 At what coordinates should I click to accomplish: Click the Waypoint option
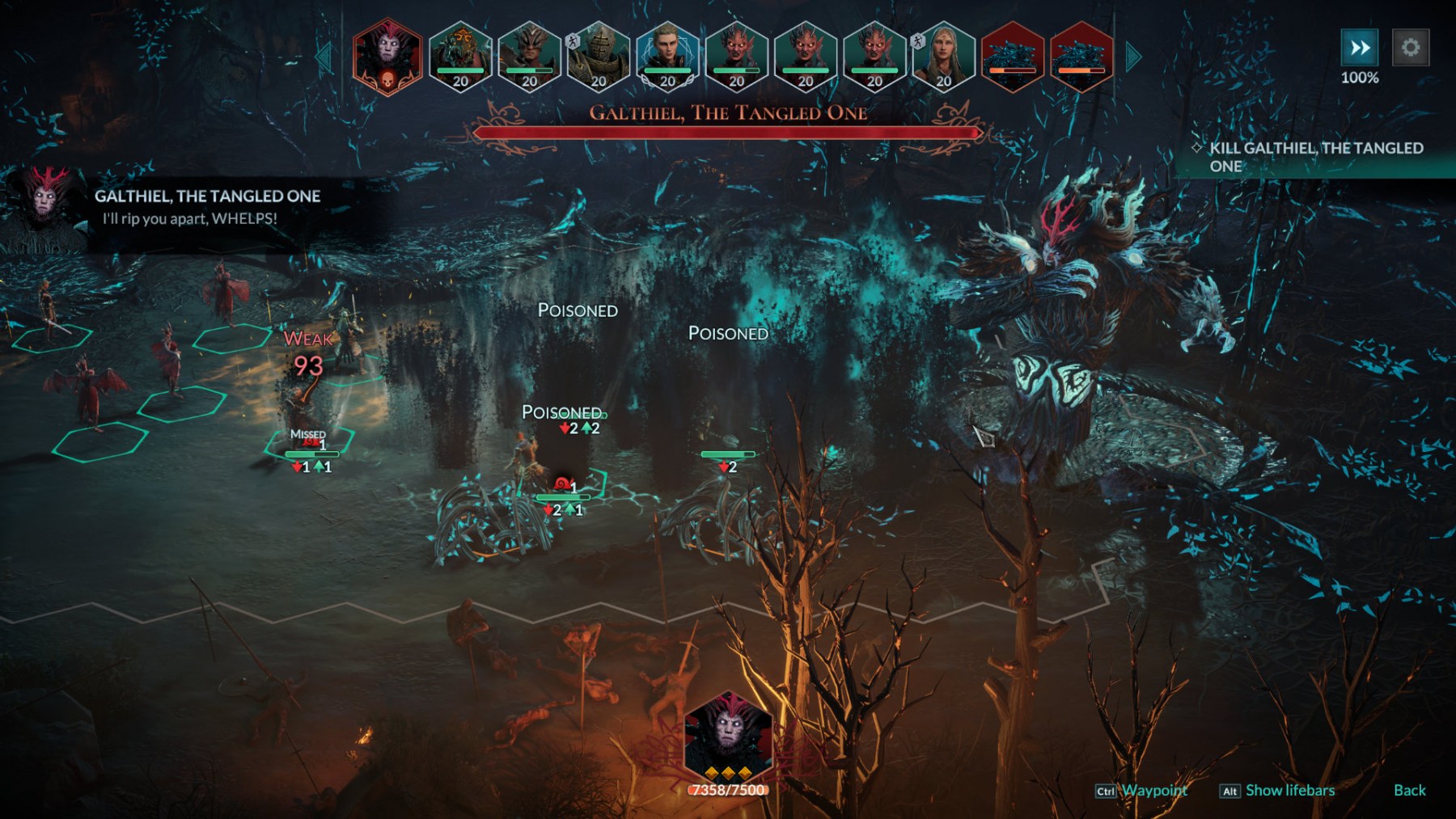coord(1153,791)
